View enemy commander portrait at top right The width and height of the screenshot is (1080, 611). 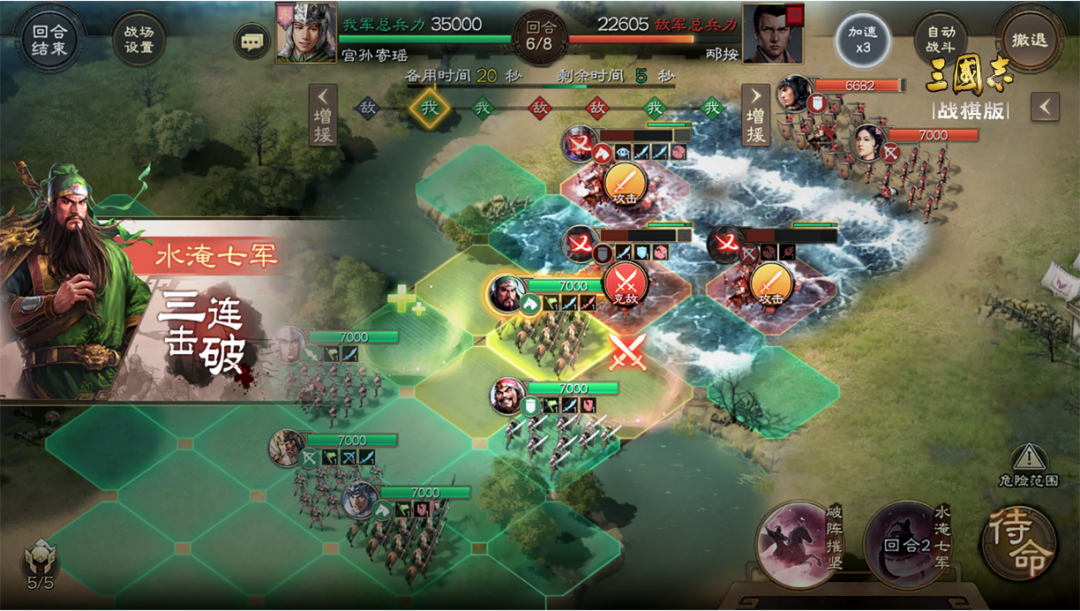(x=773, y=33)
